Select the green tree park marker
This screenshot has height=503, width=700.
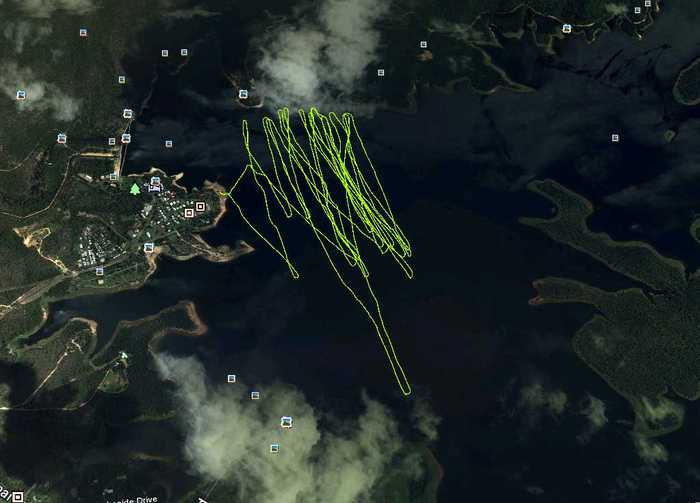pyautogui.click(x=135, y=188)
